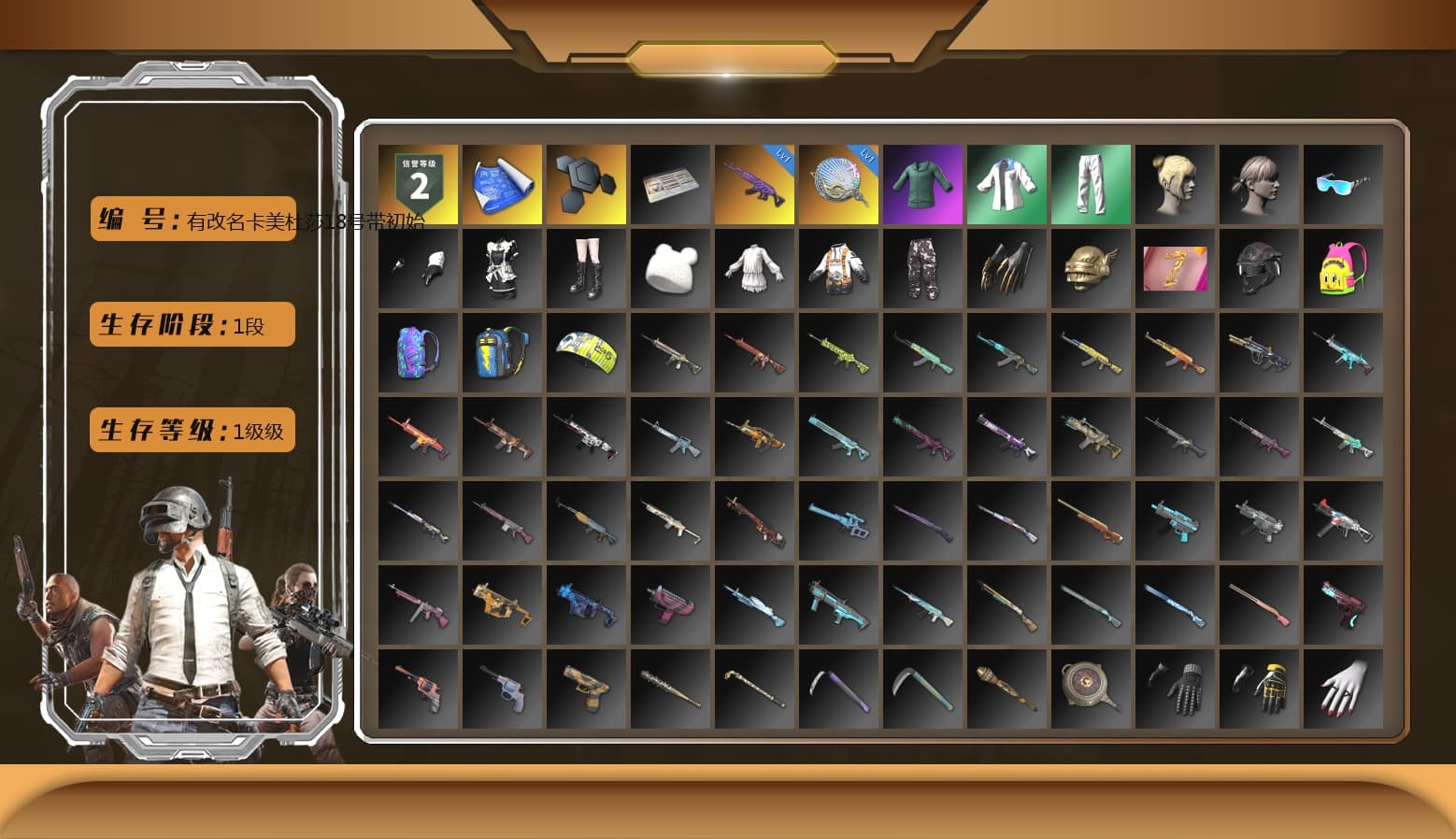Select the reputation level 2 badge
This screenshot has width=1456, height=839.
point(418,185)
